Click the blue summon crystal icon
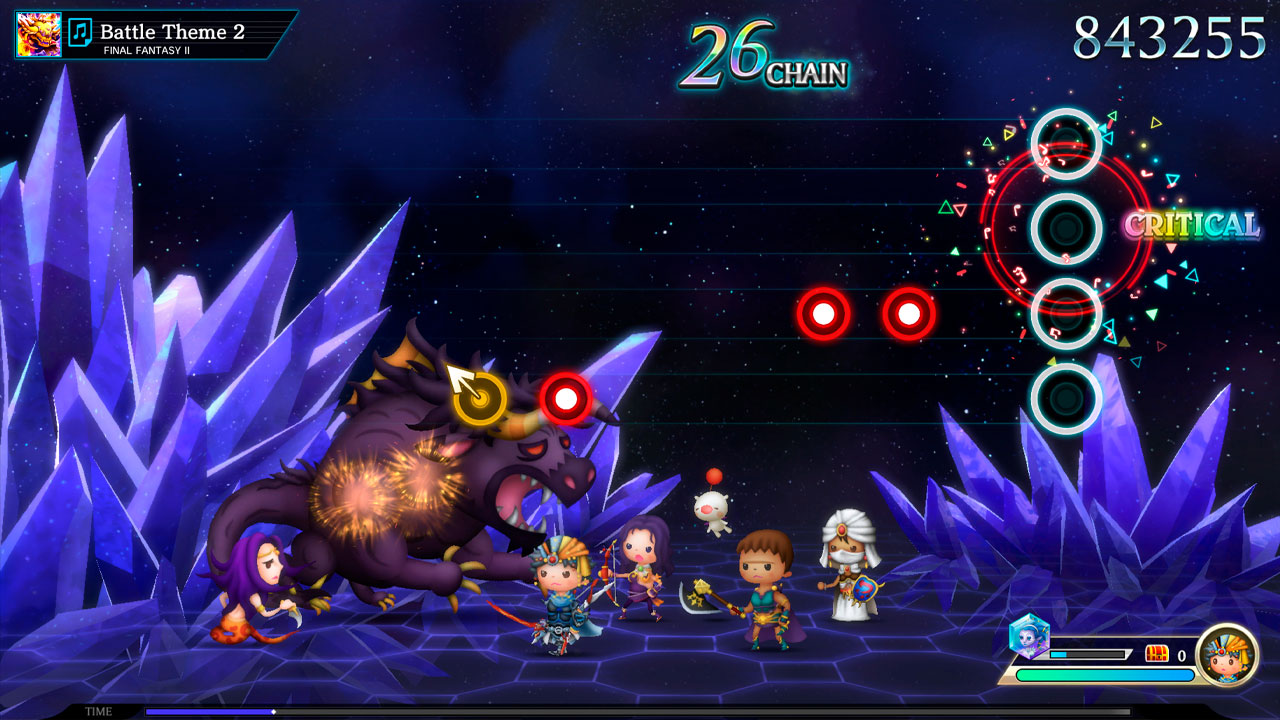Image resolution: width=1280 pixels, height=720 pixels. (1028, 635)
